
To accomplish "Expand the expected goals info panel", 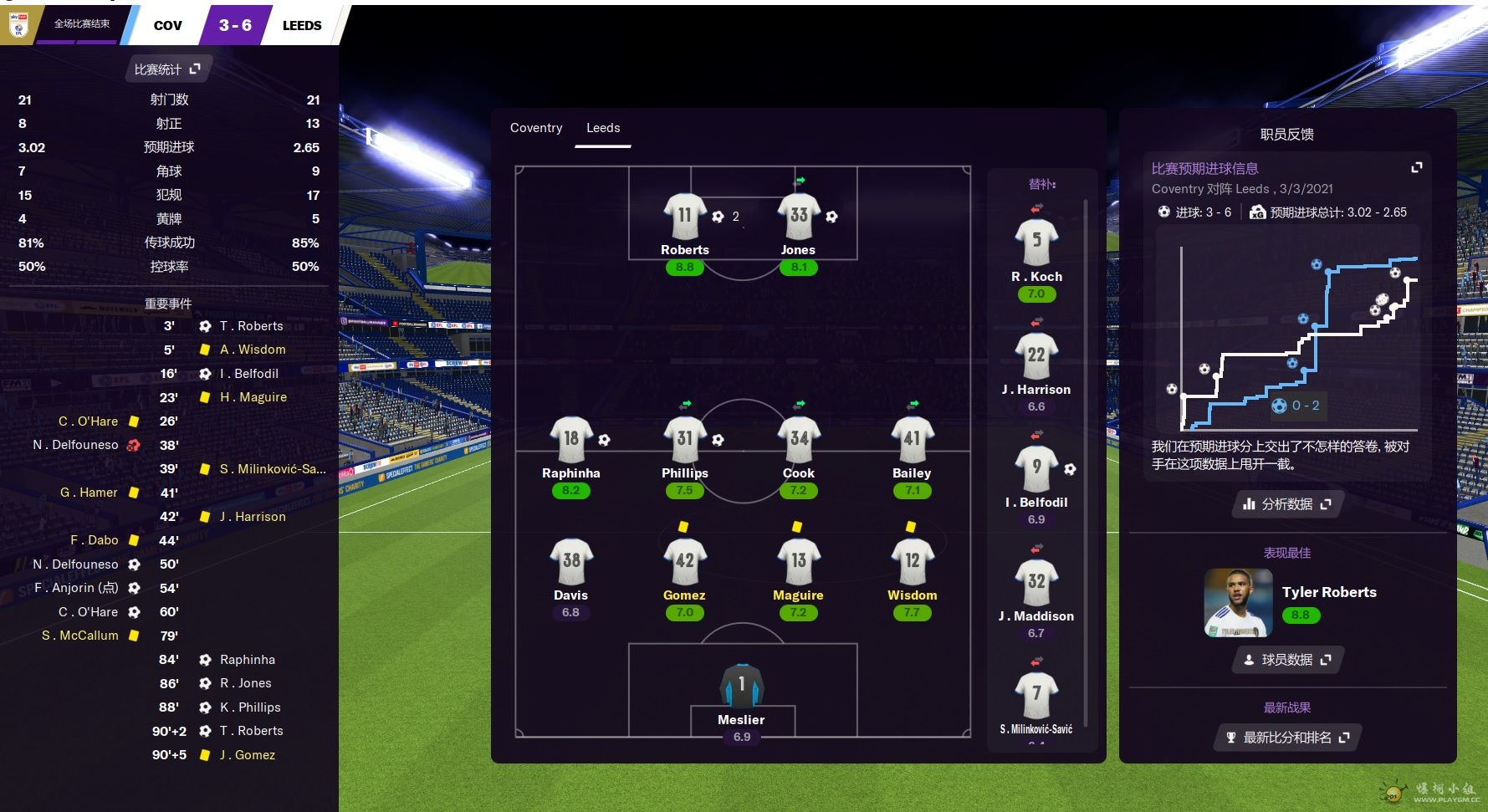I will (x=1416, y=168).
